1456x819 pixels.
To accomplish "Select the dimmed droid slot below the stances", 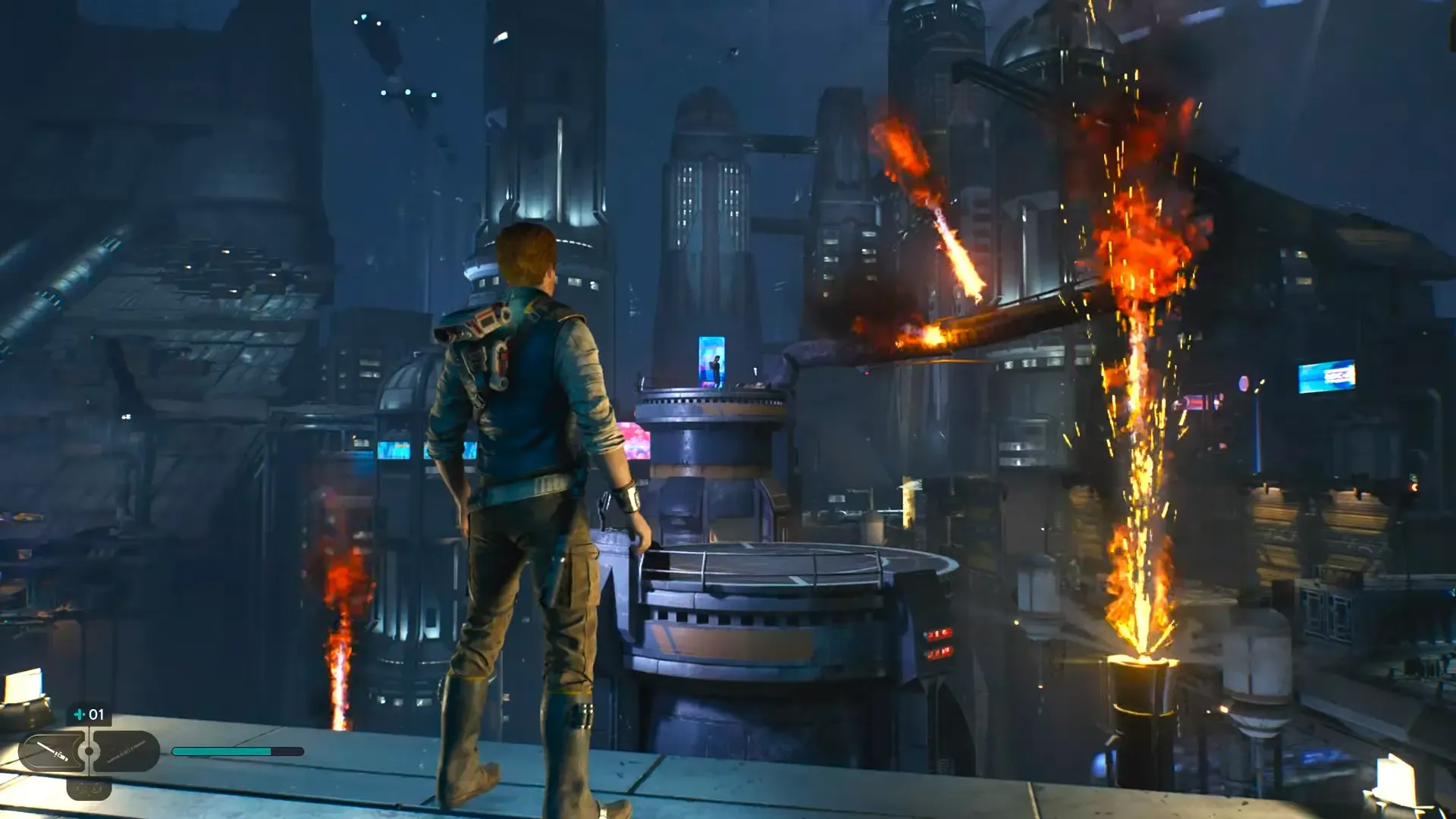I will pyautogui.click(x=89, y=789).
